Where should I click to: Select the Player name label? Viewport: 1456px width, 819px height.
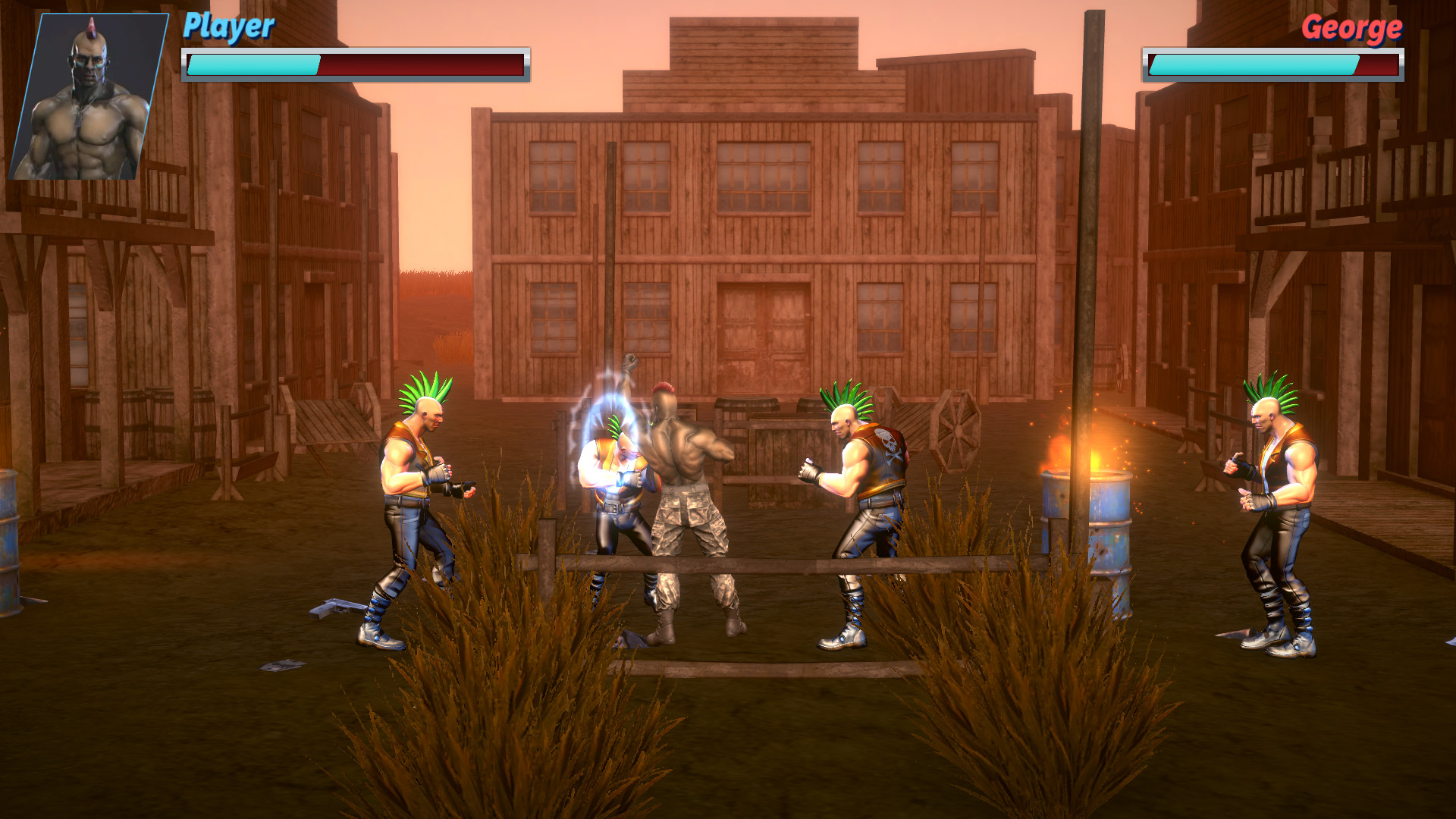click(x=226, y=28)
